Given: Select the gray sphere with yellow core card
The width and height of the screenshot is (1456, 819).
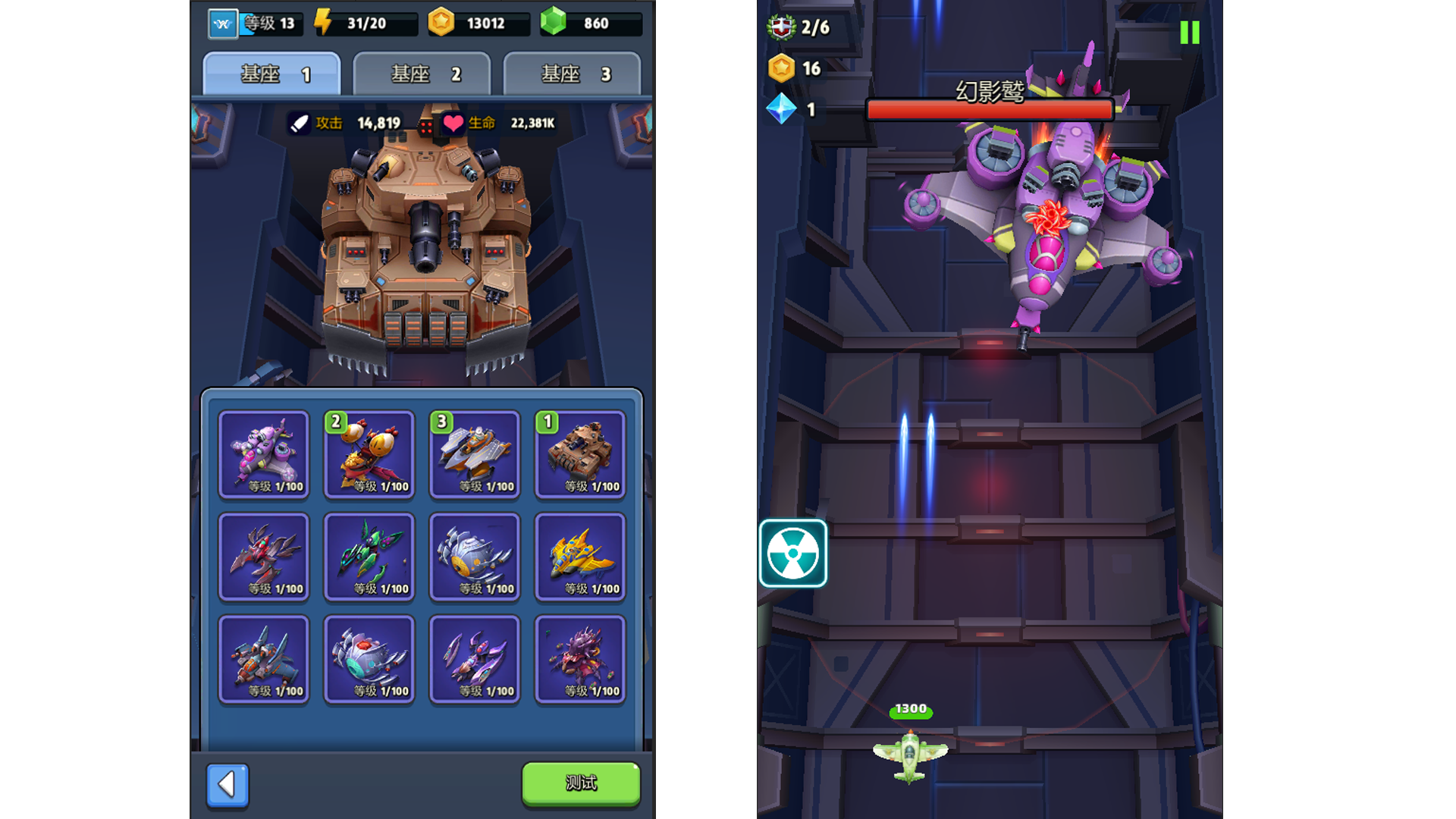Looking at the screenshot, I should tap(475, 557).
